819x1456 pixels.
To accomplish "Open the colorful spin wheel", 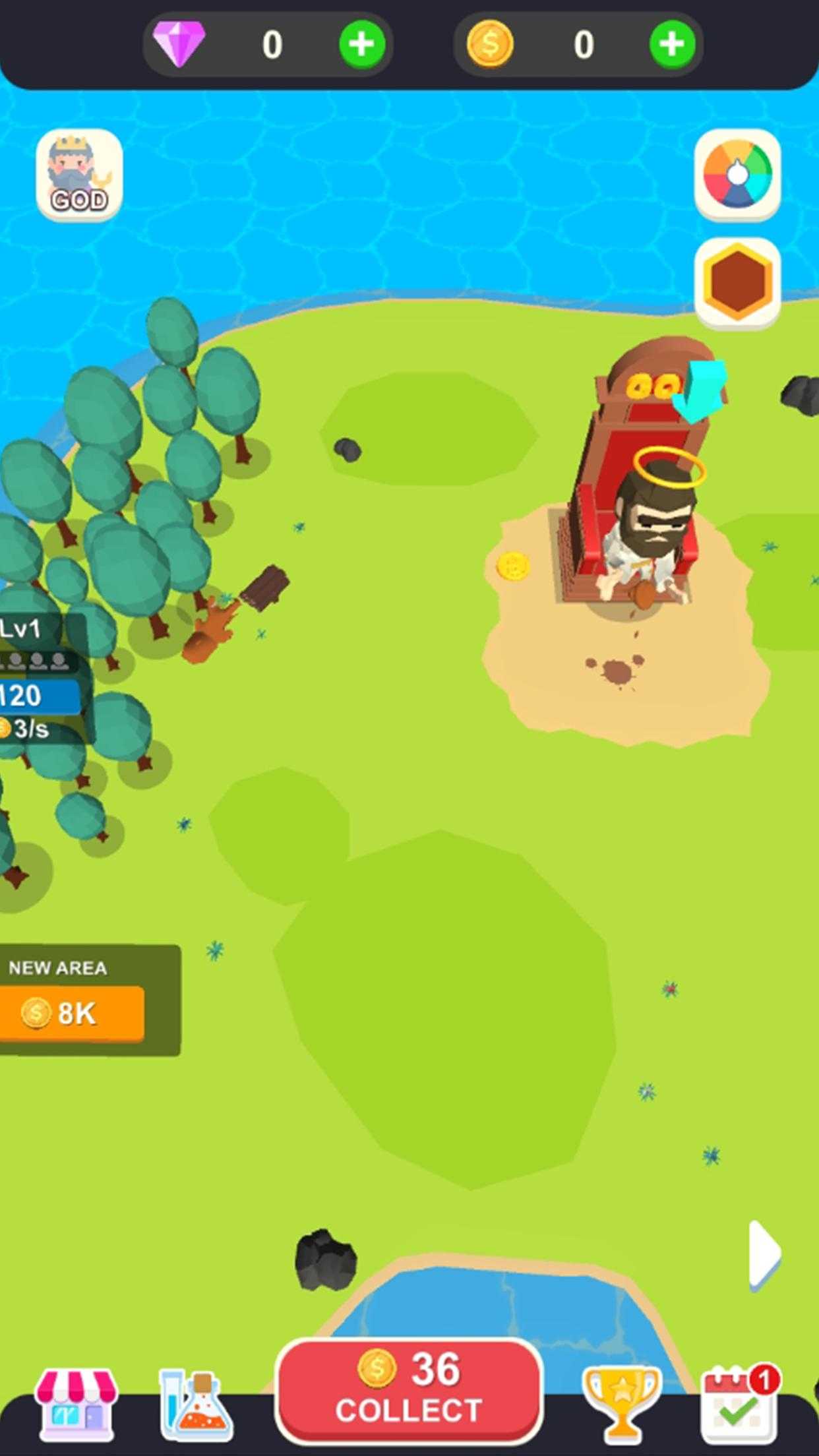I will 737,175.
